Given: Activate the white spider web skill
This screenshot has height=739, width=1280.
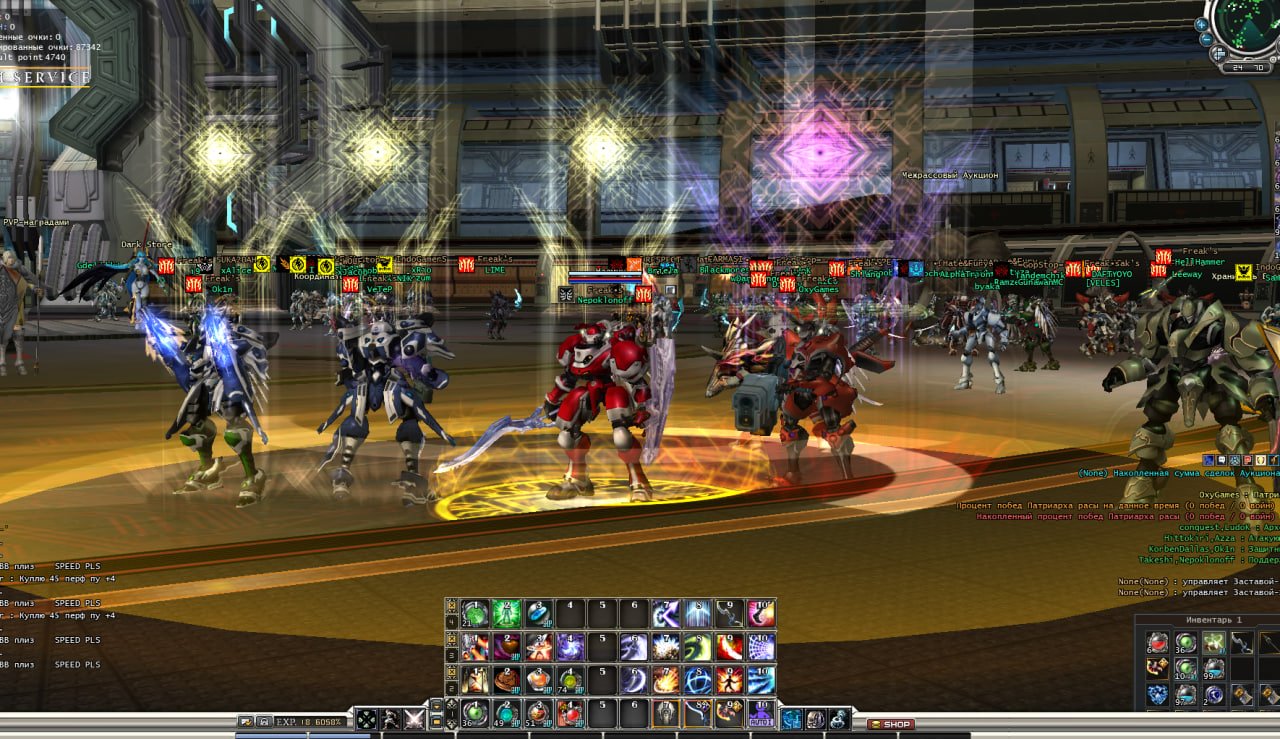Looking at the screenshot, I should 761,646.
